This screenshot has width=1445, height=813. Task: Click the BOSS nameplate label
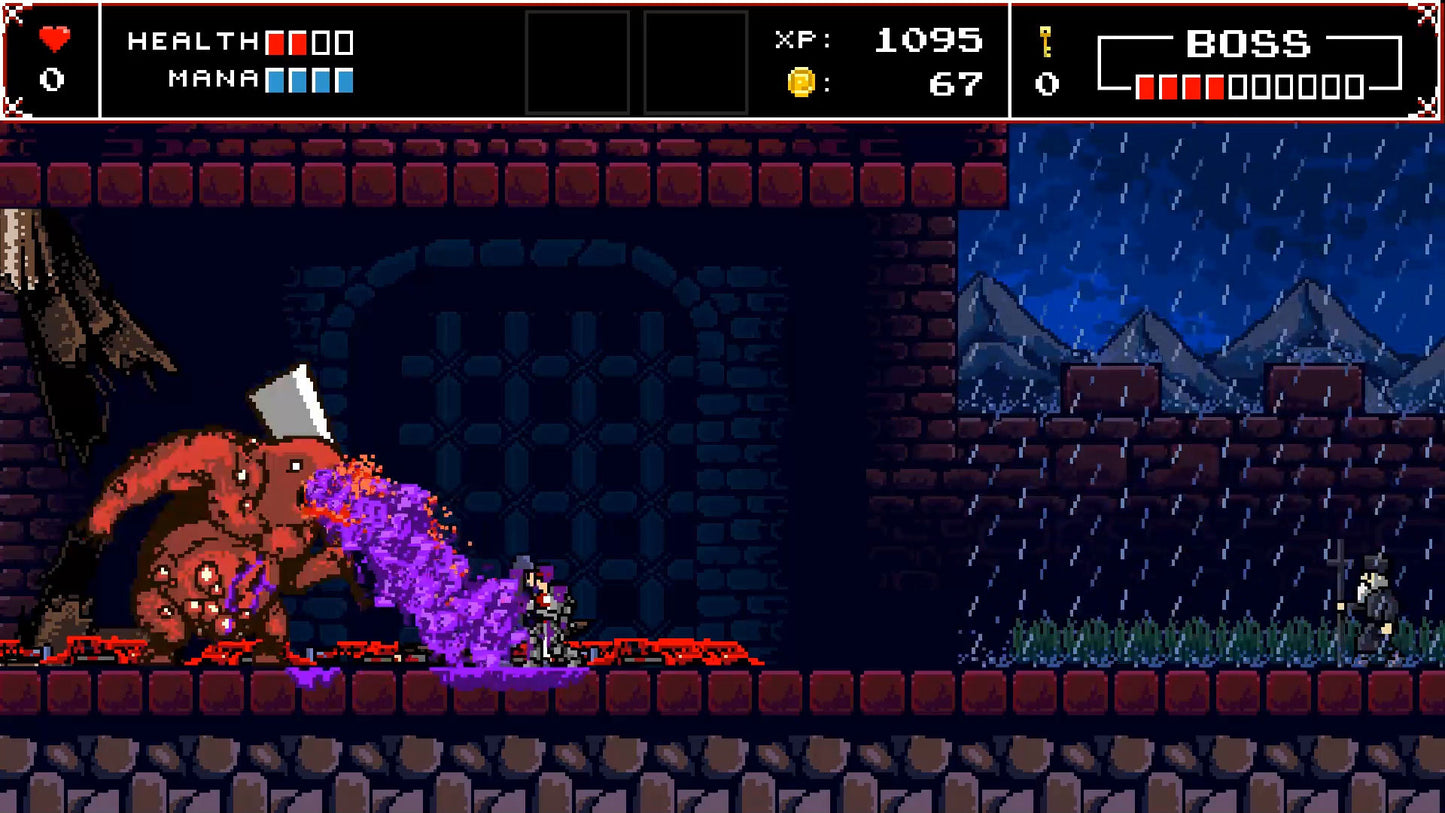point(1246,45)
